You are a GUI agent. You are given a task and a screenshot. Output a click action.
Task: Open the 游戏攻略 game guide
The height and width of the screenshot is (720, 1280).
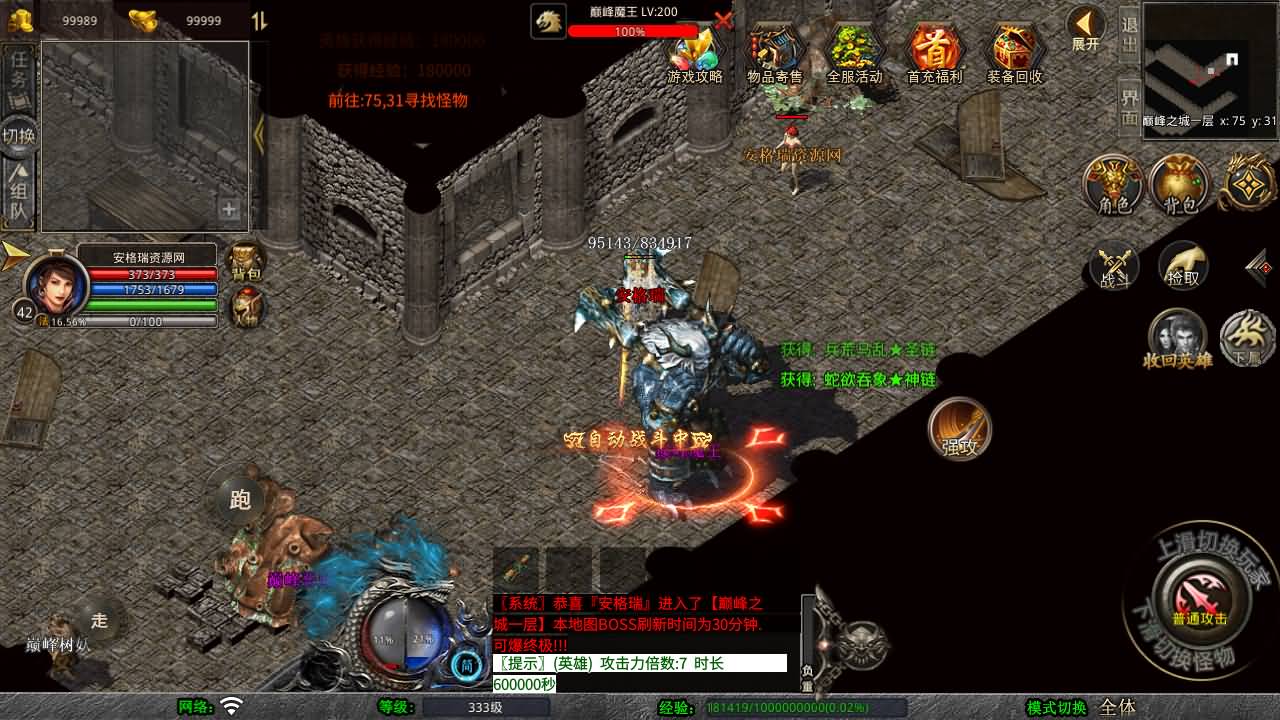pos(694,53)
